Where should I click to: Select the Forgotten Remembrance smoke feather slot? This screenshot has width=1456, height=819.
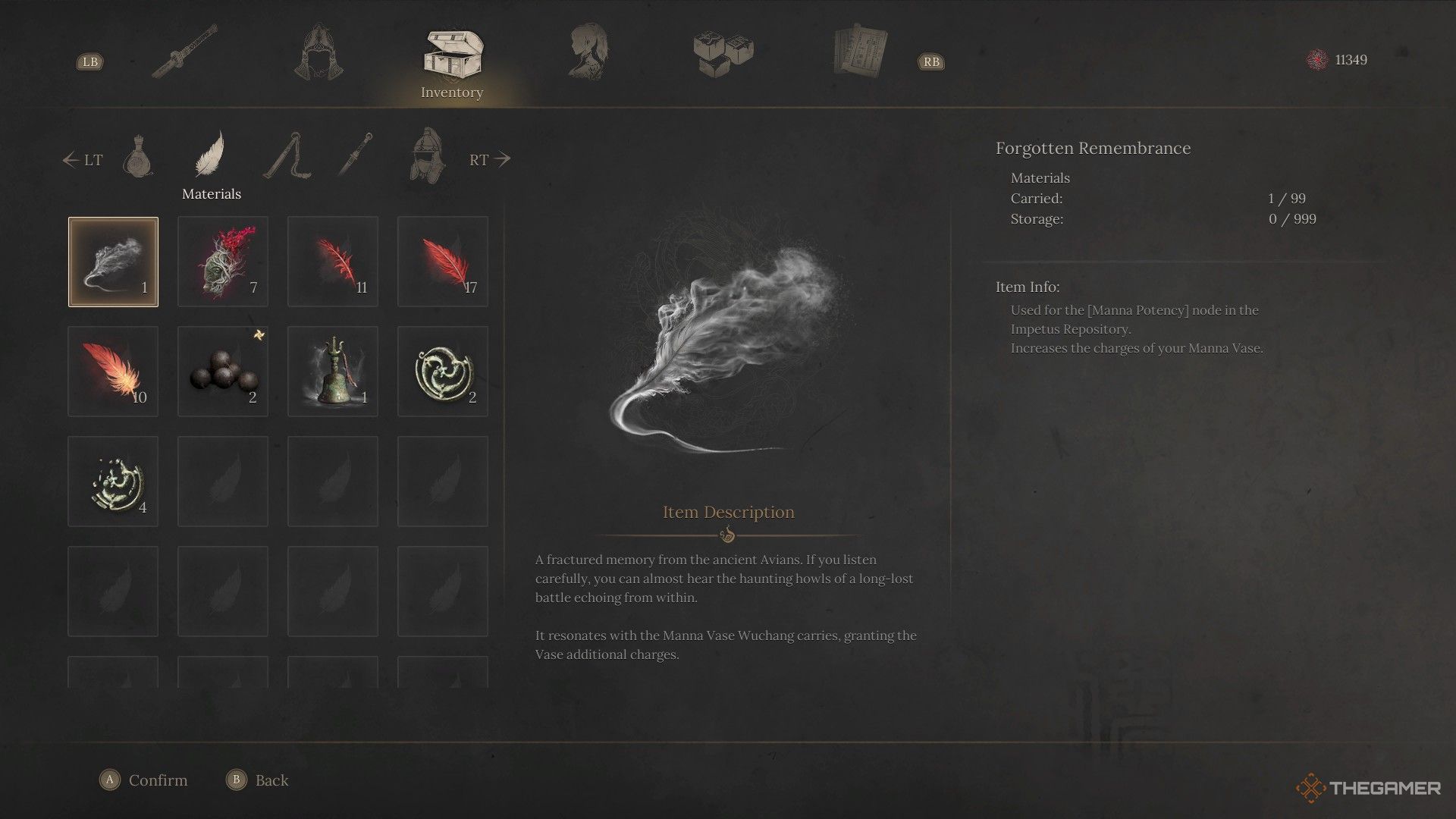point(113,262)
